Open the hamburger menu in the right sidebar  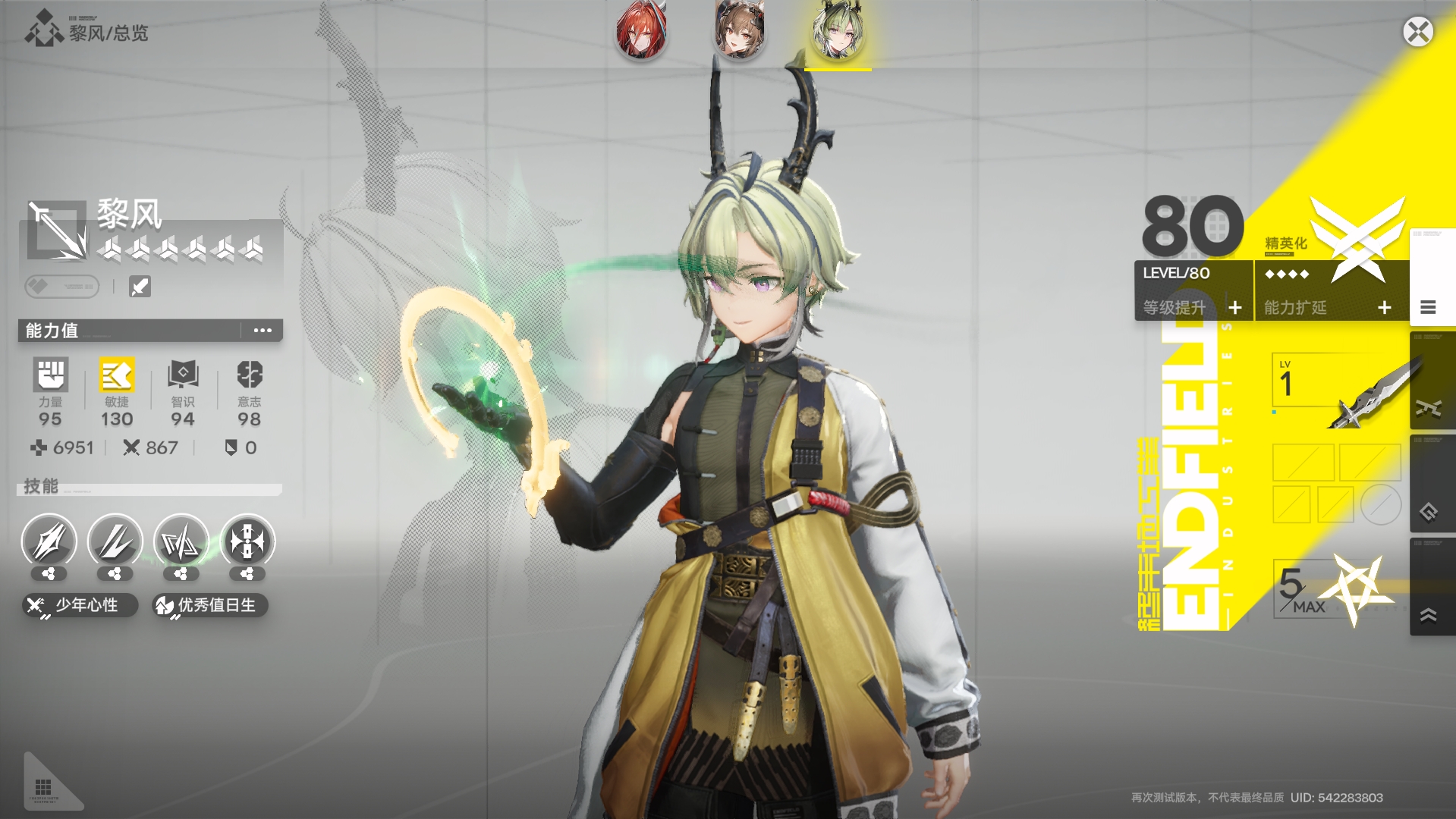tap(1429, 308)
